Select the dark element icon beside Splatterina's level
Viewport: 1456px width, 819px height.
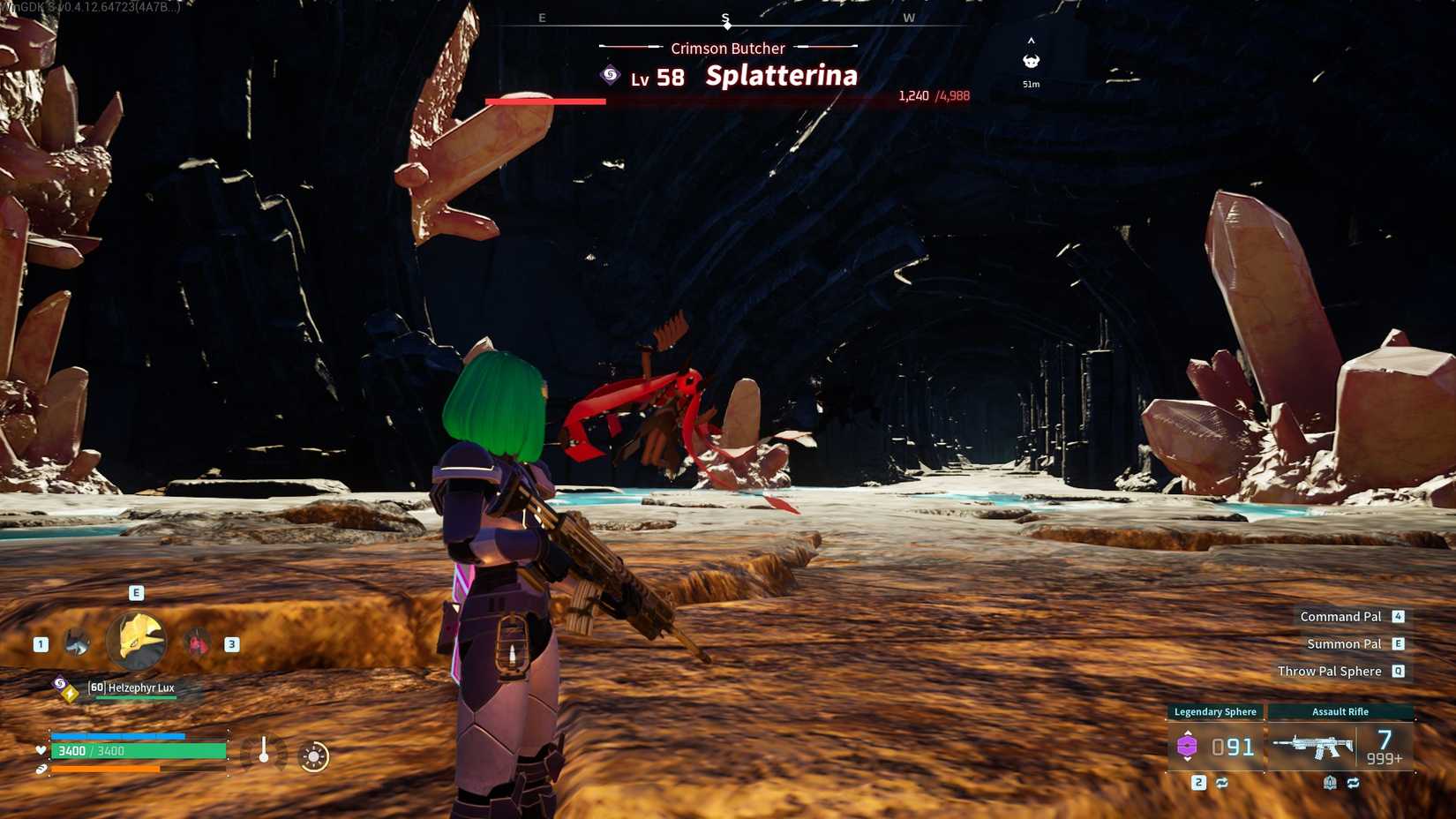pos(610,77)
